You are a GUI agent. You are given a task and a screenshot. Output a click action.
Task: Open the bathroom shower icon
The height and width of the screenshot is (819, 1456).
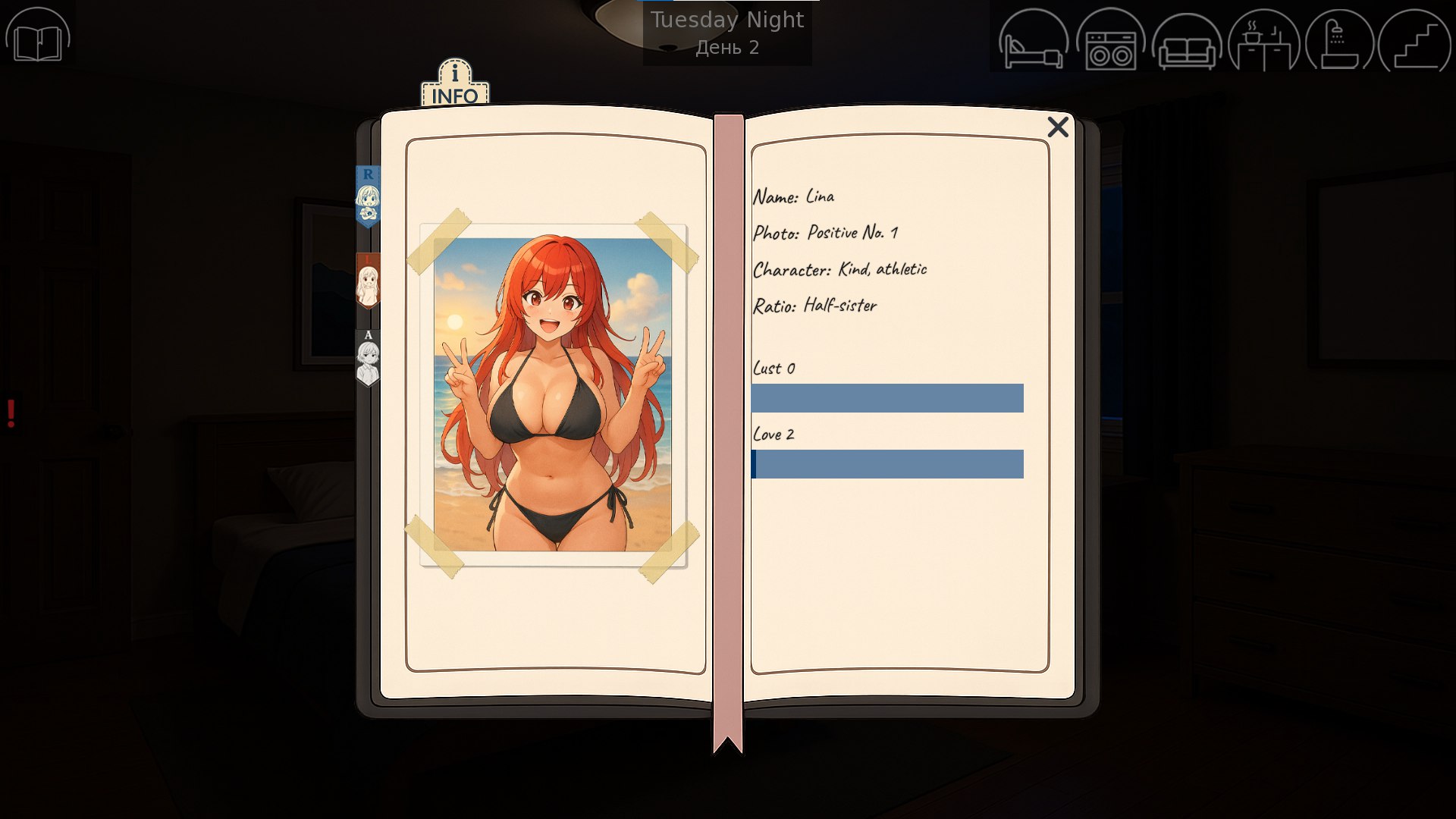coord(1341,43)
